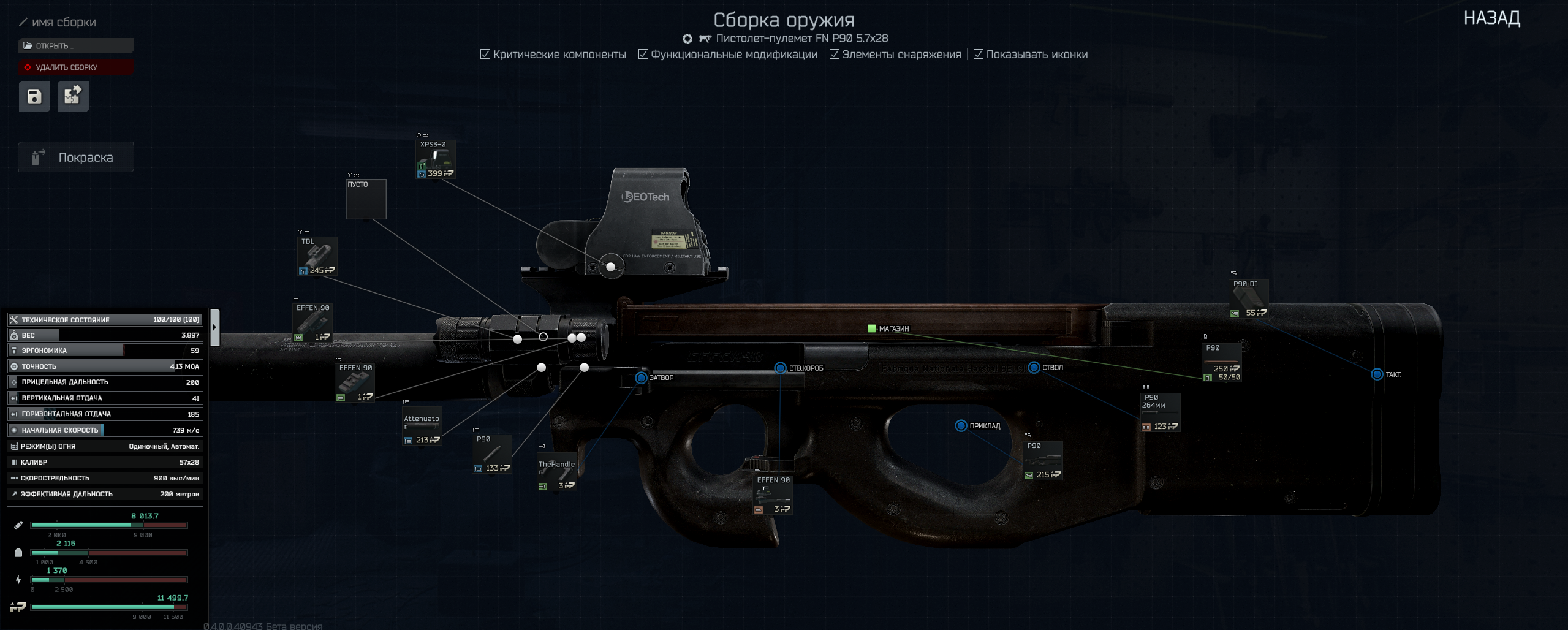Select the P90 magazine slot showing 50/50
1568x630 pixels.
[1221, 362]
